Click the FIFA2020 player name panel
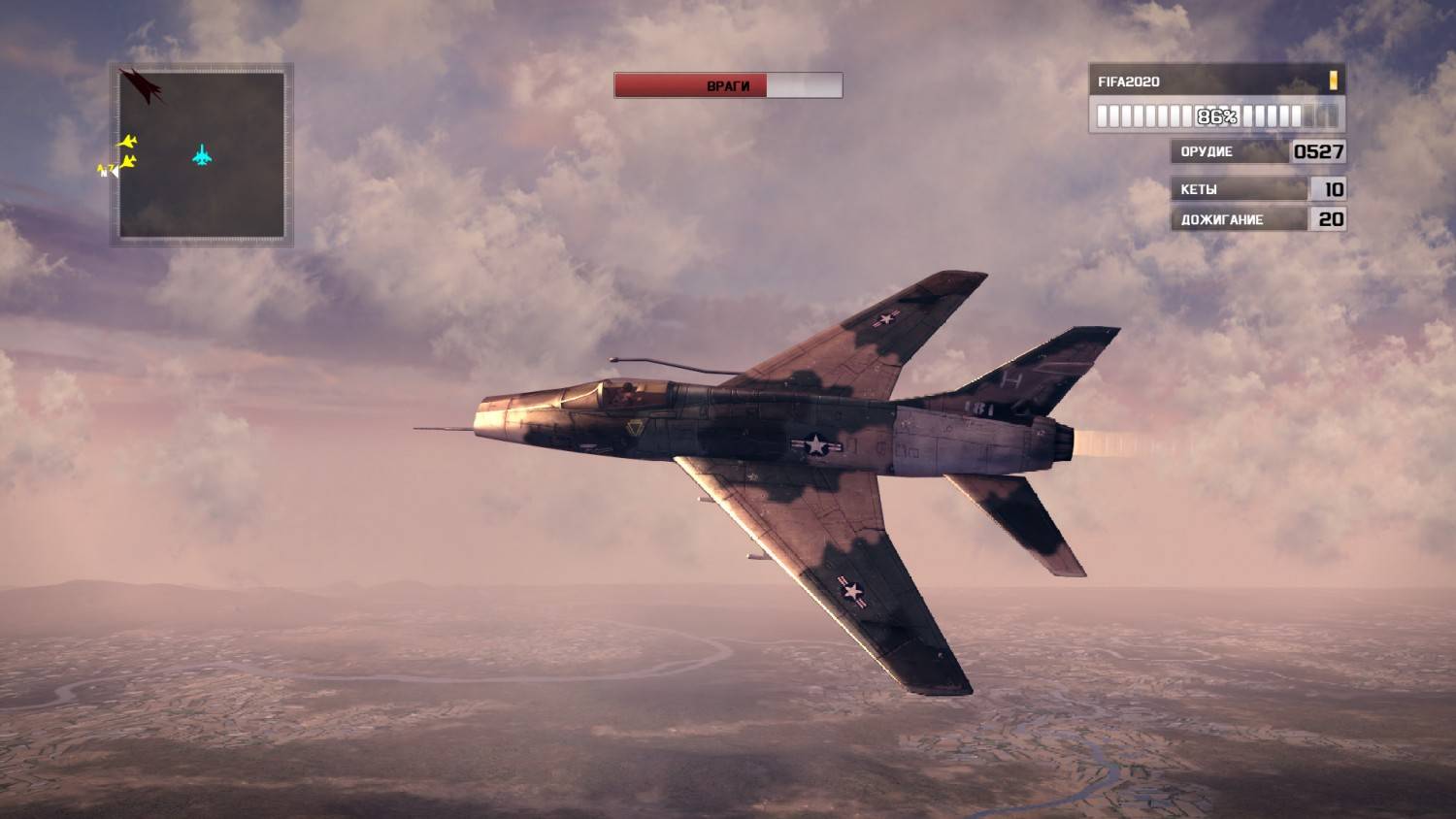This screenshot has width=1456, height=819. pos(1216,82)
